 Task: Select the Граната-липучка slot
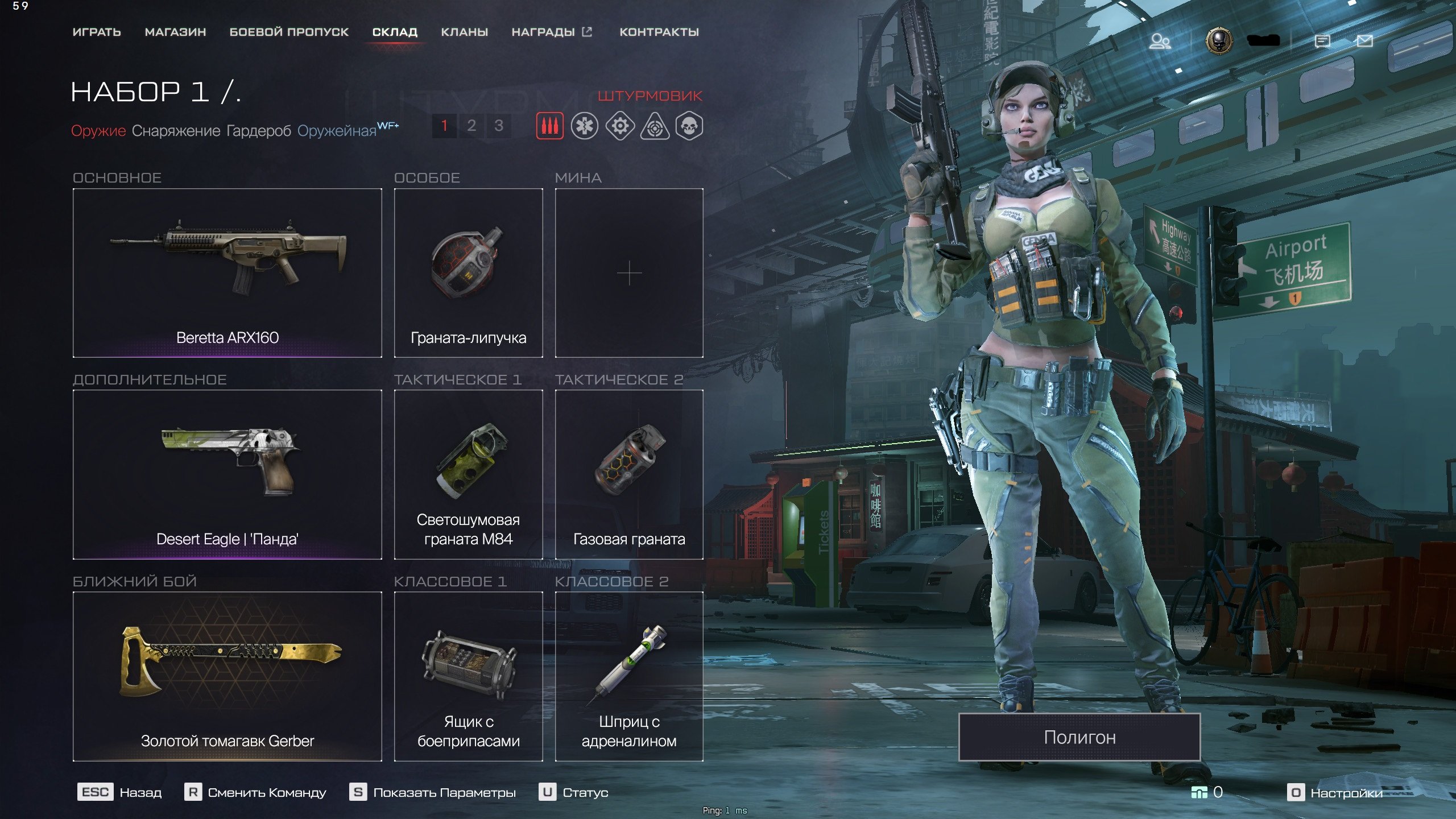468,273
